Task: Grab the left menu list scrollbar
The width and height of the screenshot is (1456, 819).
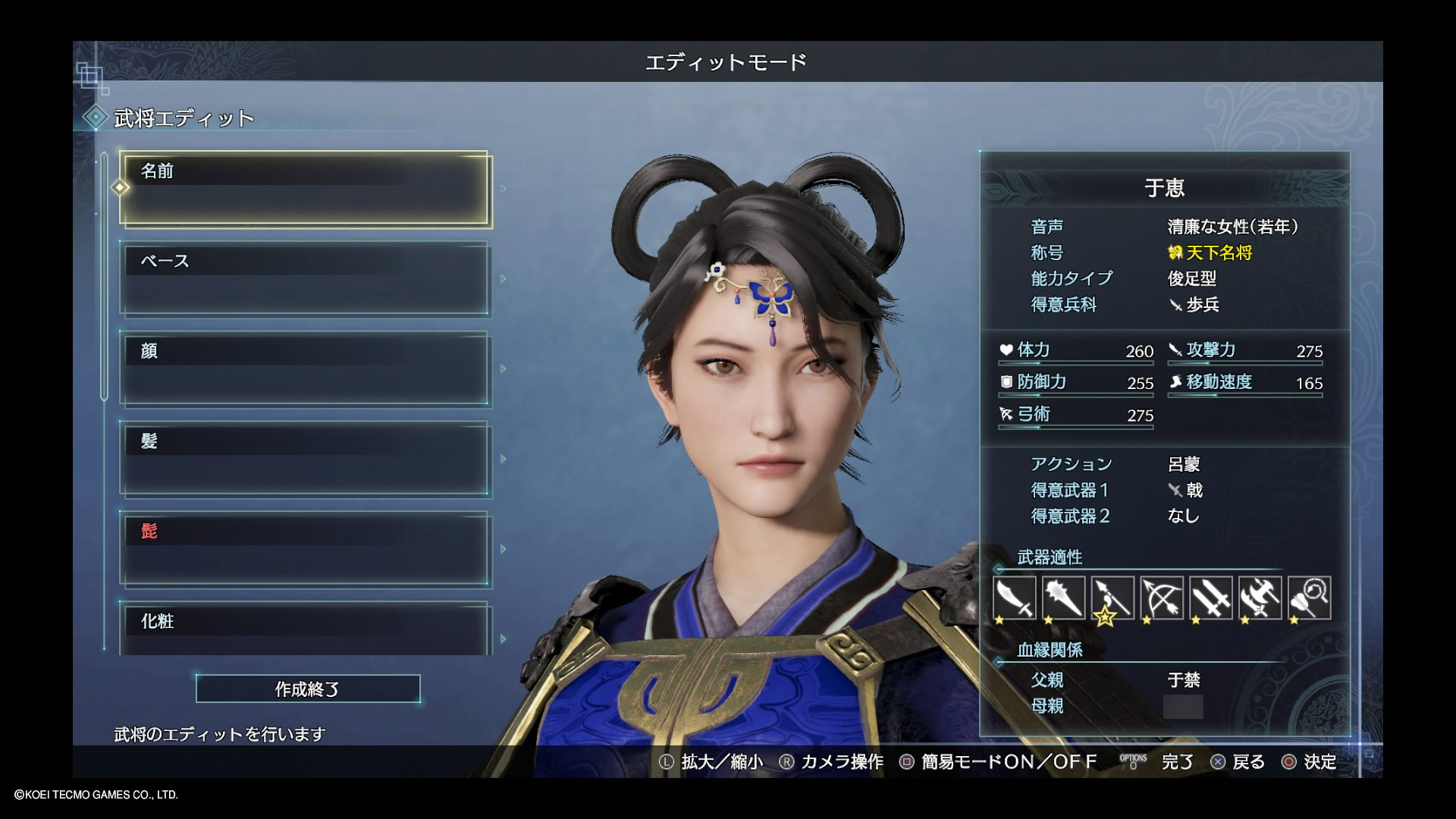Action: coord(105,277)
